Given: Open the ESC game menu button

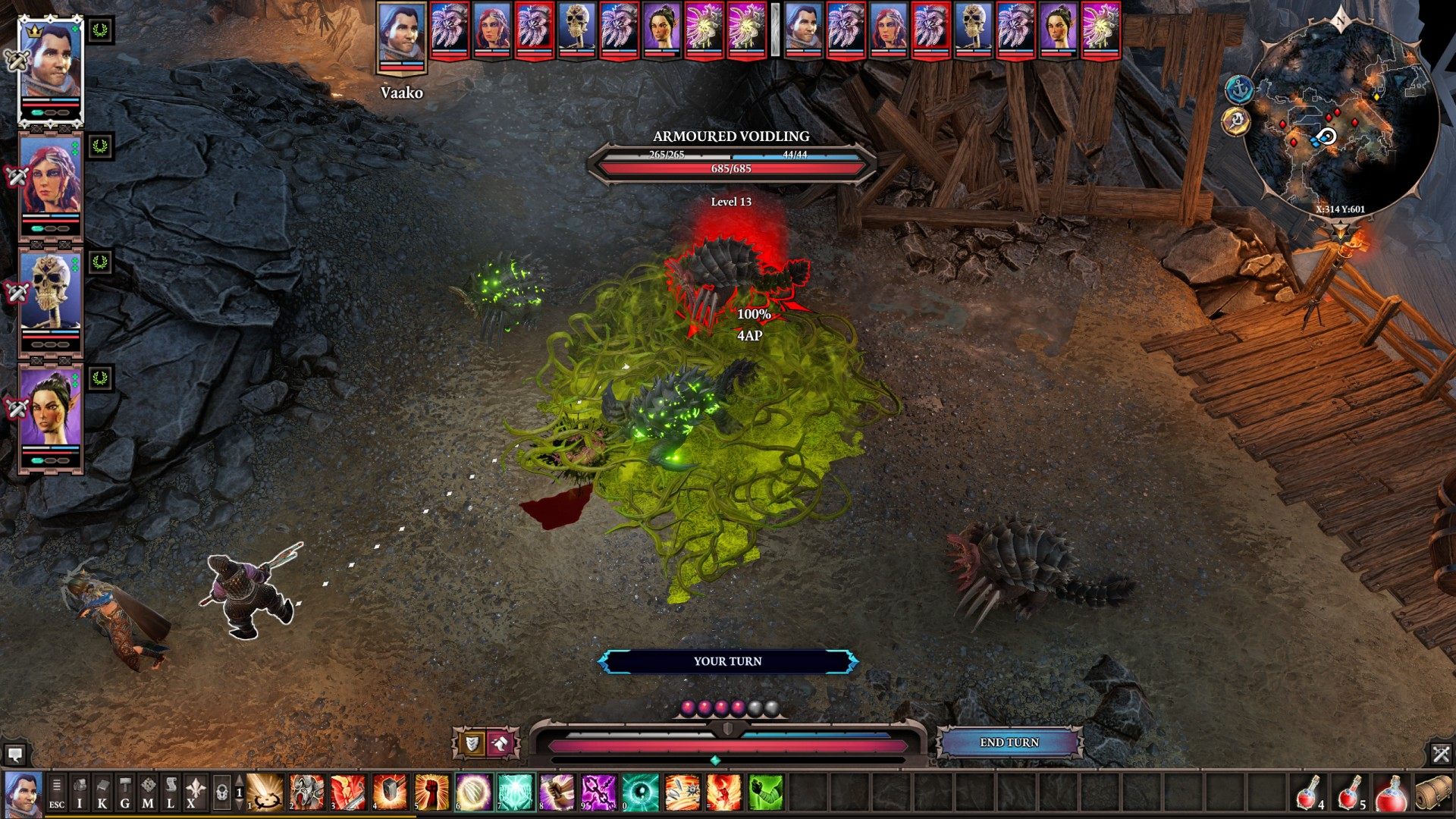Looking at the screenshot, I should click(57, 792).
